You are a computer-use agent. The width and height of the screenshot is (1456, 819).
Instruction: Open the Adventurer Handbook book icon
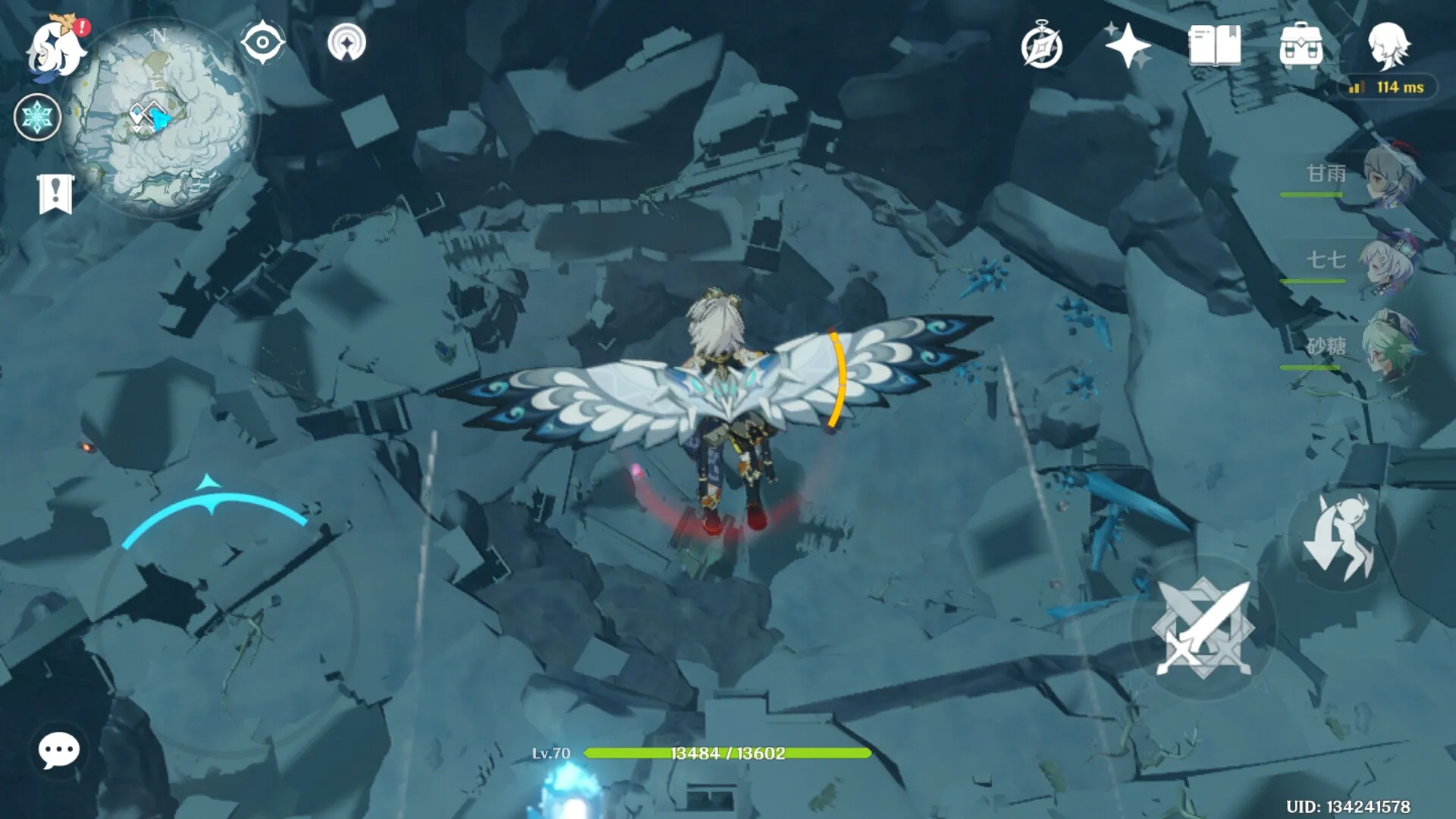click(x=1214, y=45)
